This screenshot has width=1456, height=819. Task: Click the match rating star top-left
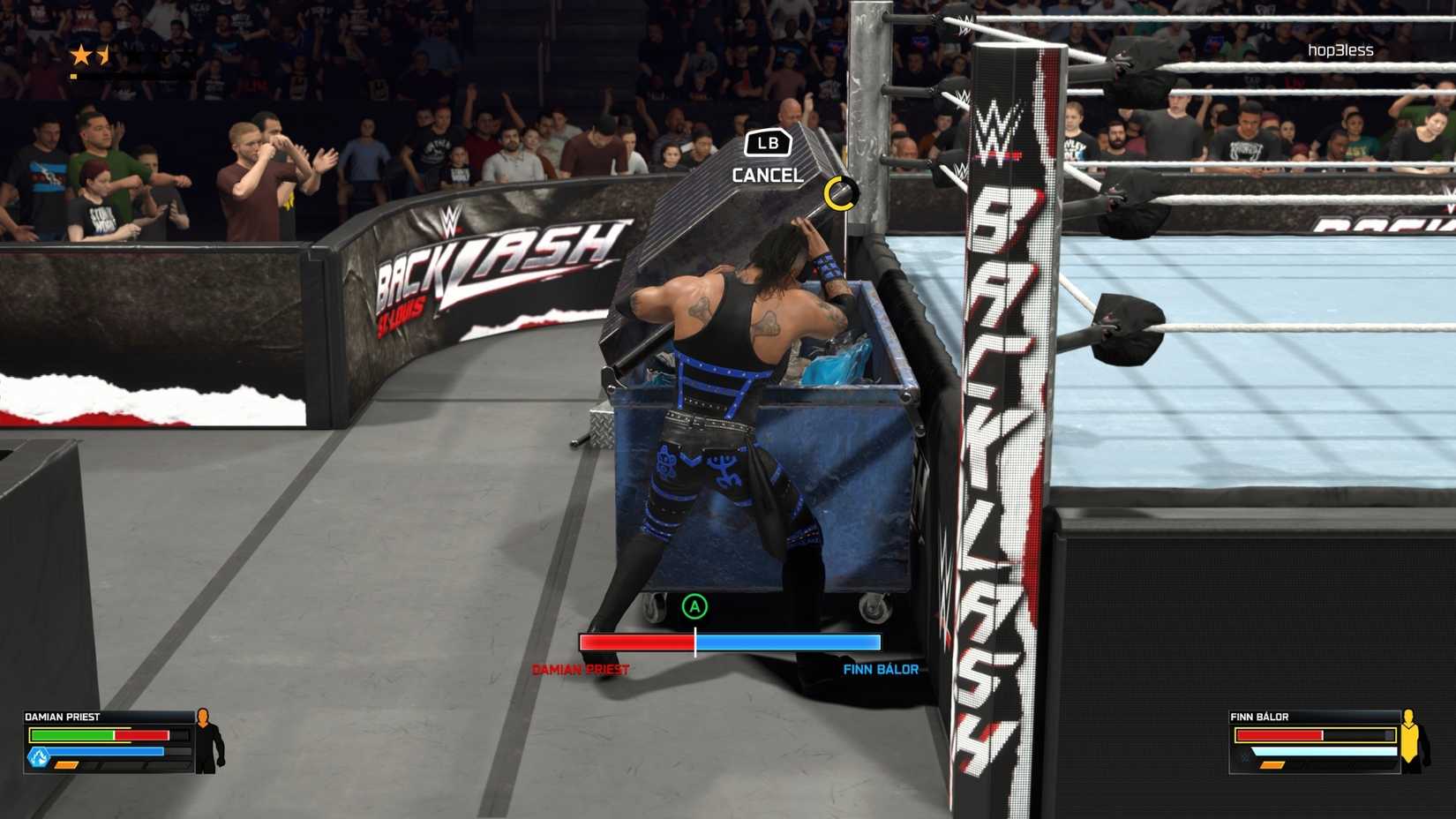click(82, 55)
